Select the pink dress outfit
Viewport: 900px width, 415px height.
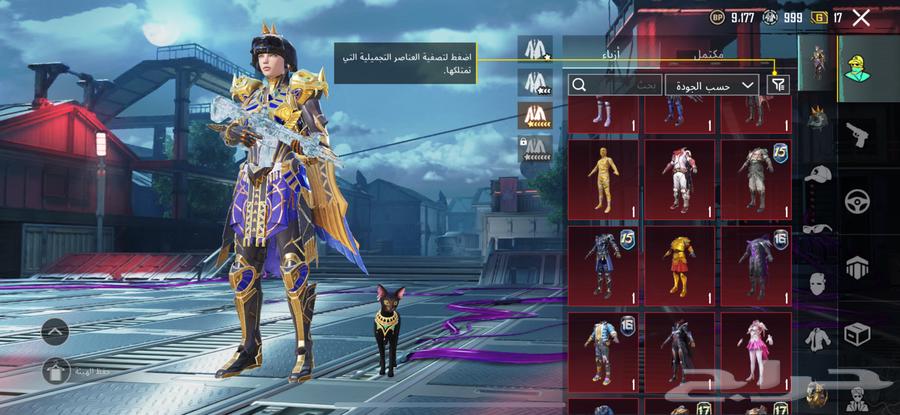click(755, 349)
